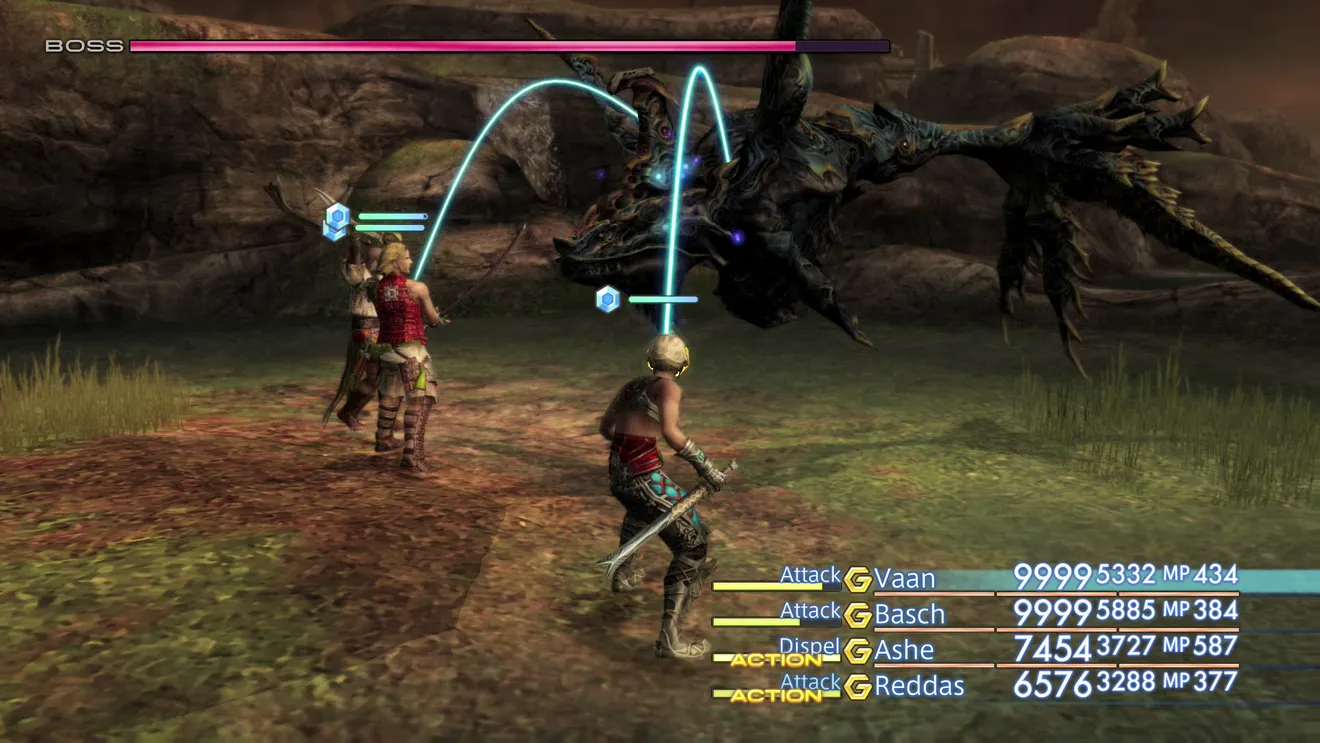Click the gambit icon beside Ashe

857,651
